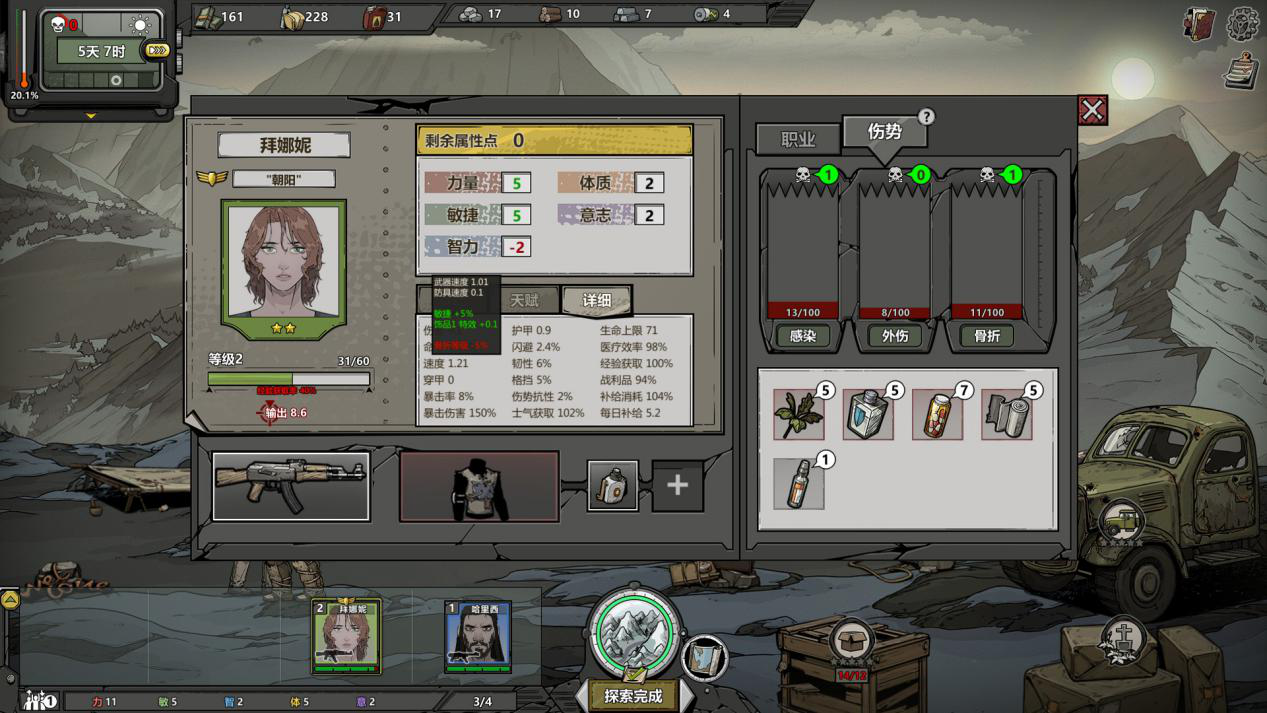Select the 骨折 treatment button

click(x=987, y=336)
